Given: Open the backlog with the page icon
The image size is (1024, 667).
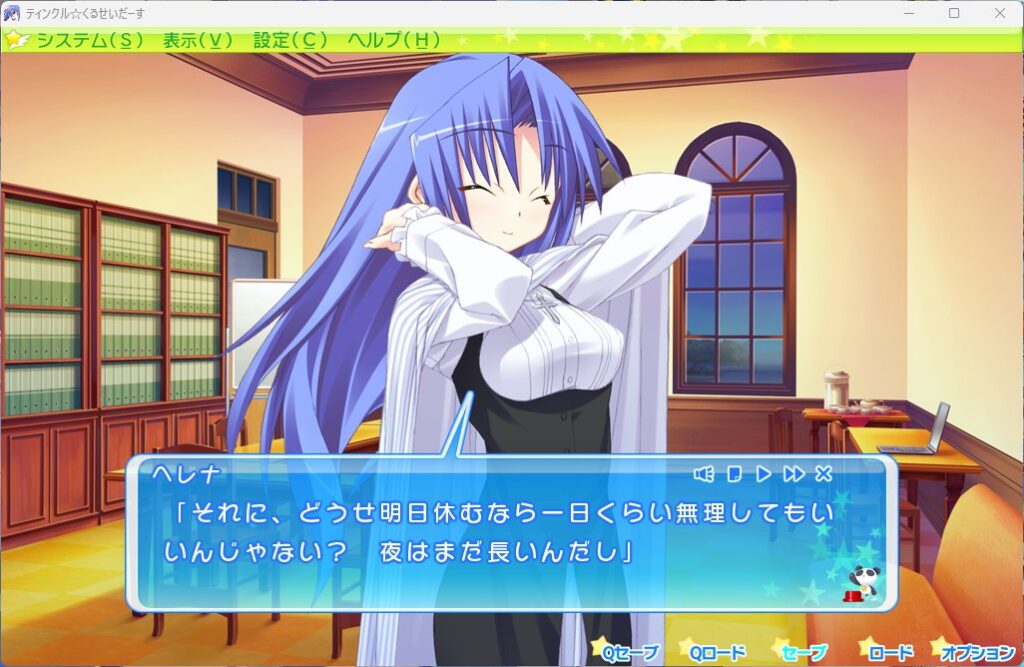Looking at the screenshot, I should [733, 473].
